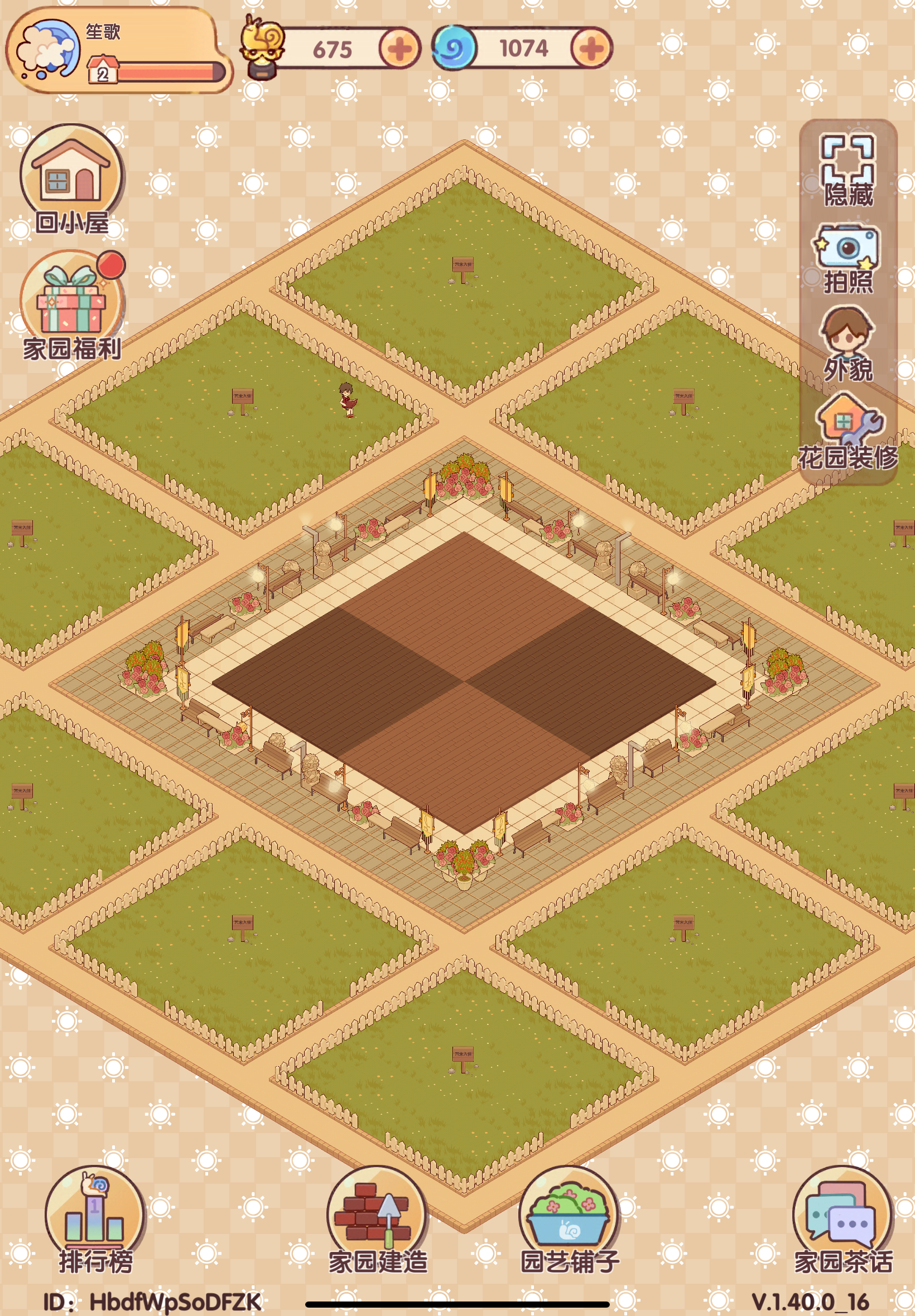Viewport: 915px width, 1316px height.
Task: Open the 排行榜 leaderboard
Action: point(95,1206)
